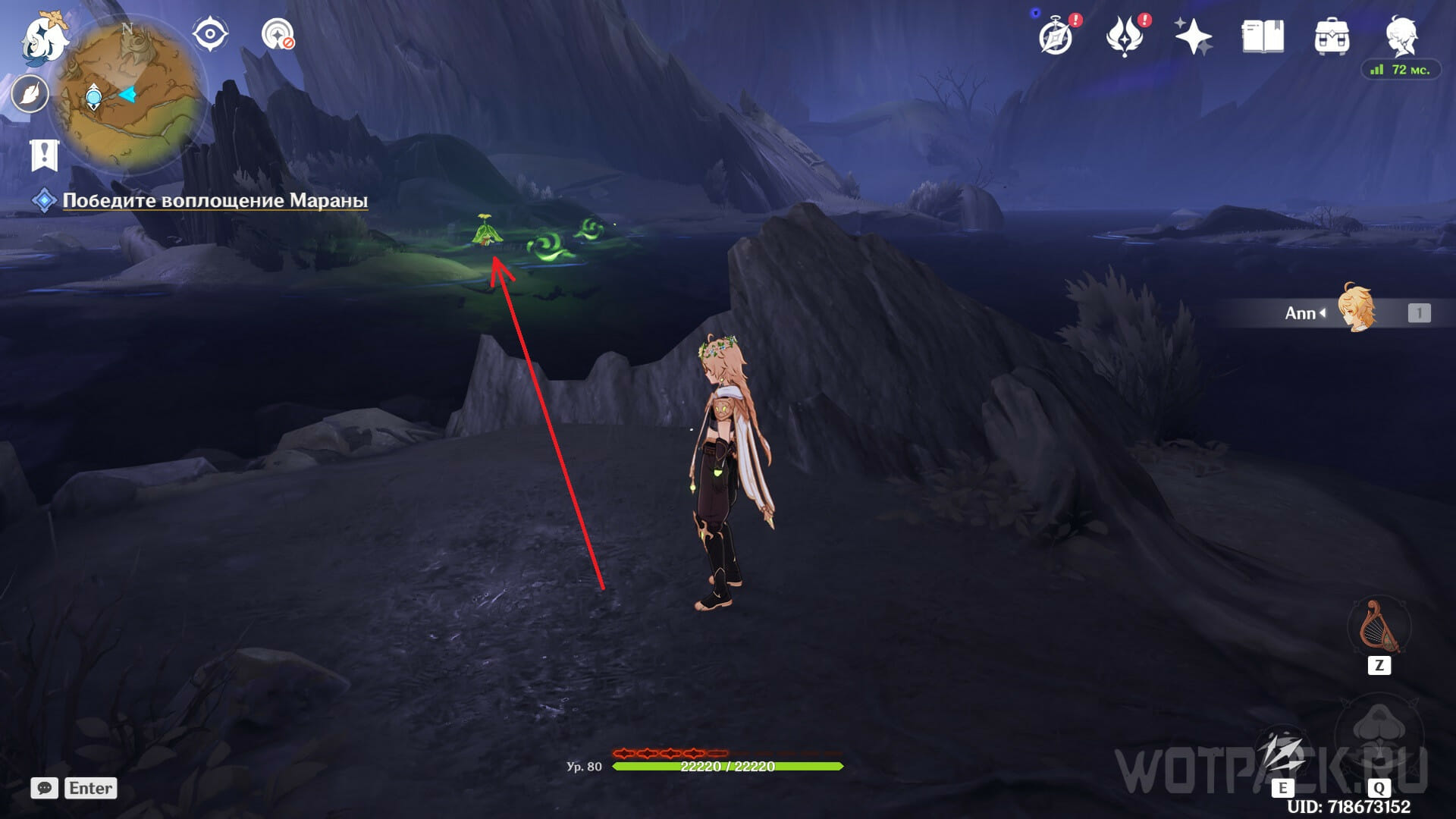This screenshot has width=1456, height=819.
Task: Open the Paimon menu
Action: pos(44,39)
